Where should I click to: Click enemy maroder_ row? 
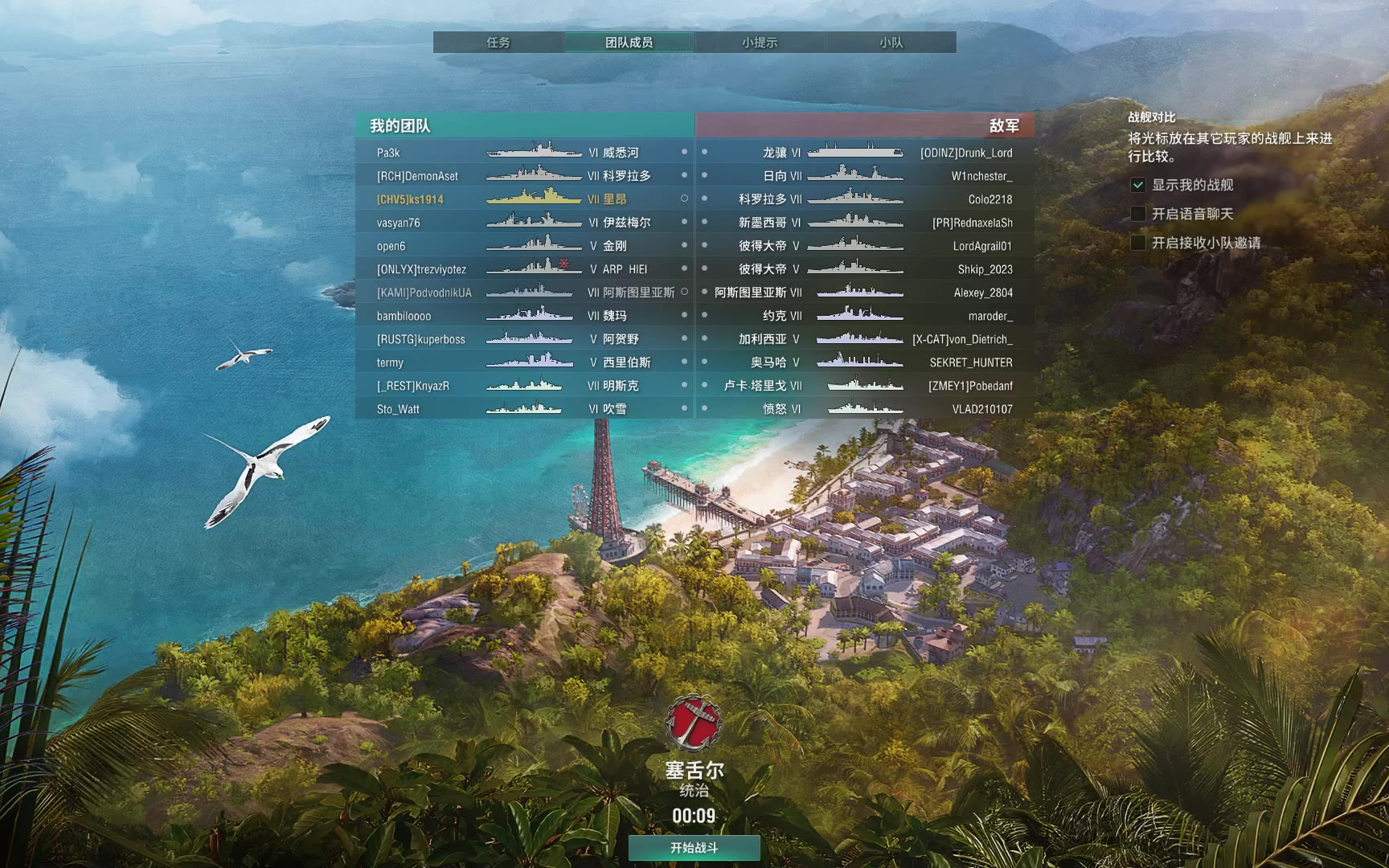tap(865, 316)
